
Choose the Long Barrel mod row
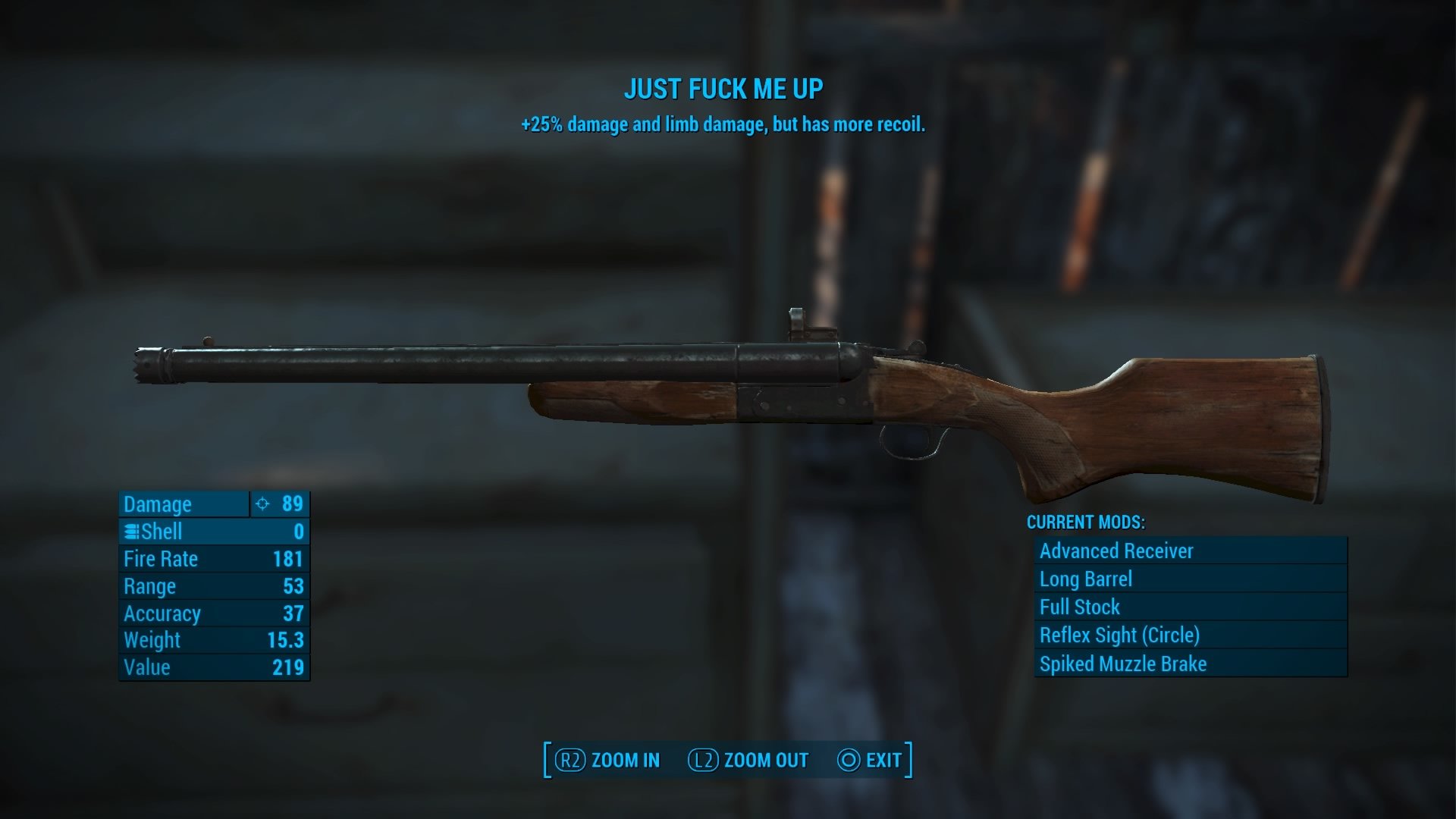coord(1191,579)
